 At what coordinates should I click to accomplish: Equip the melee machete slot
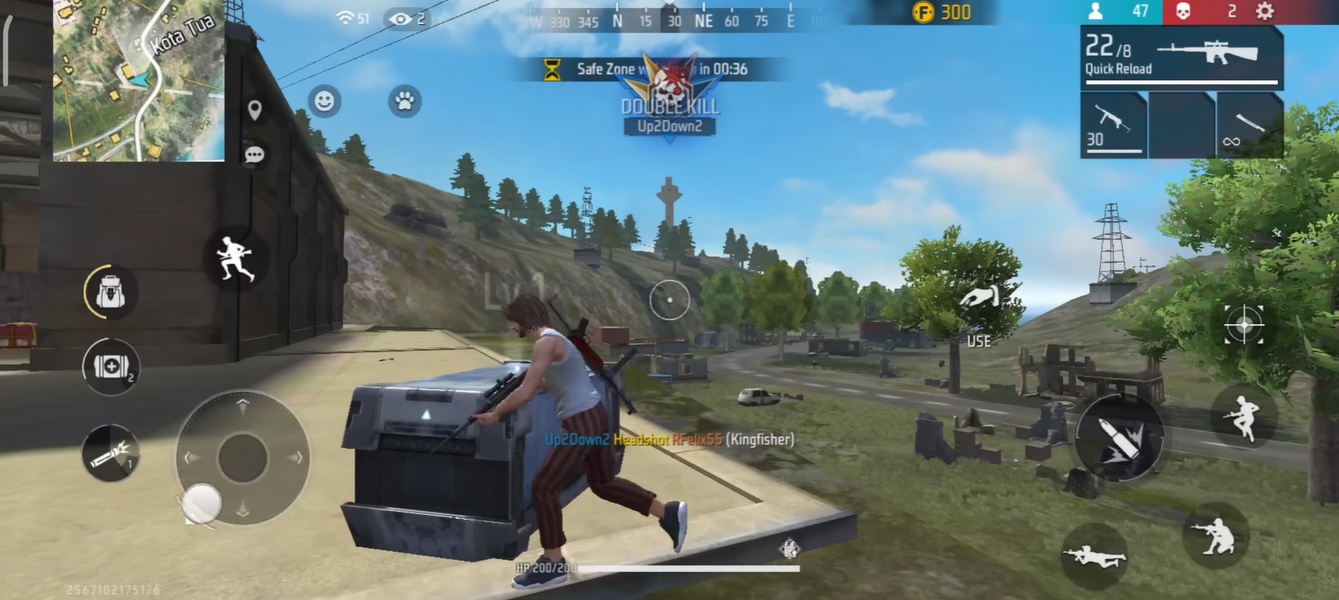[1250, 125]
